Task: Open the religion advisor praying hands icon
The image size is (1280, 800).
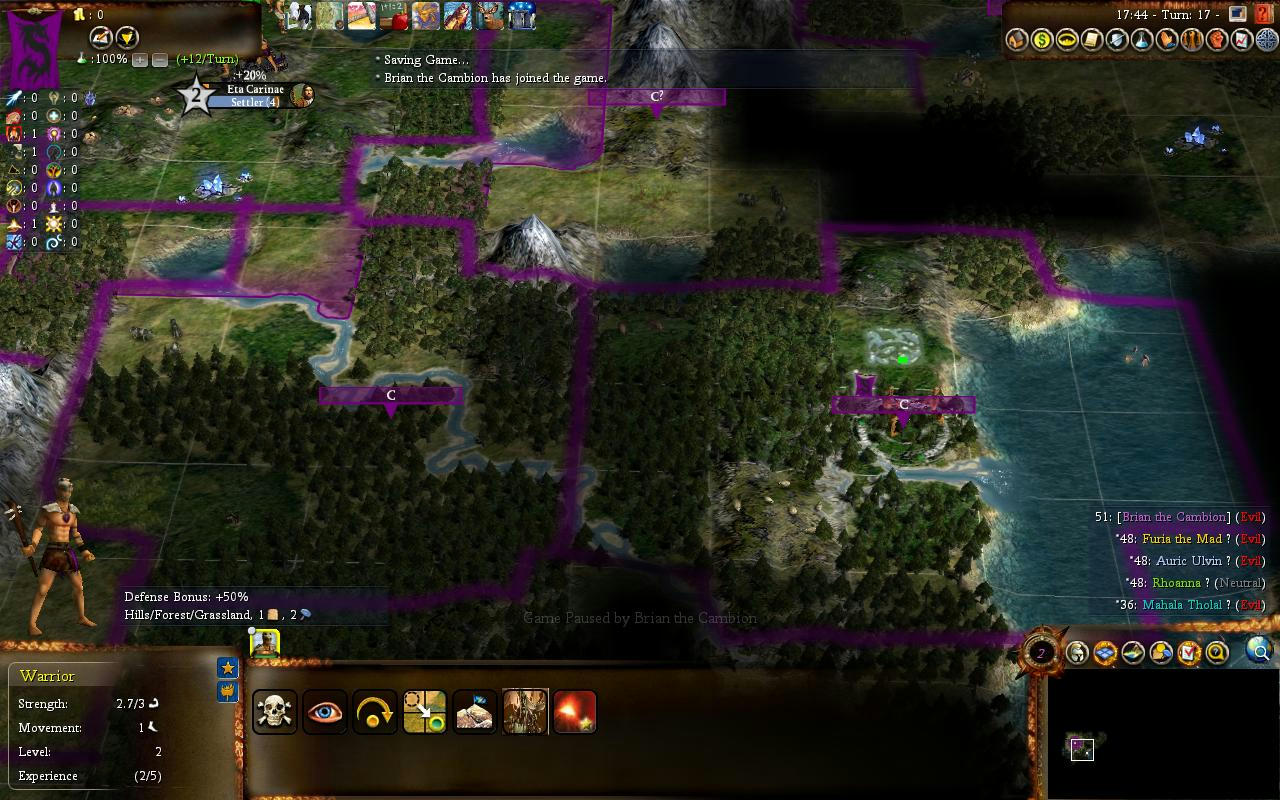Action: click(1167, 40)
